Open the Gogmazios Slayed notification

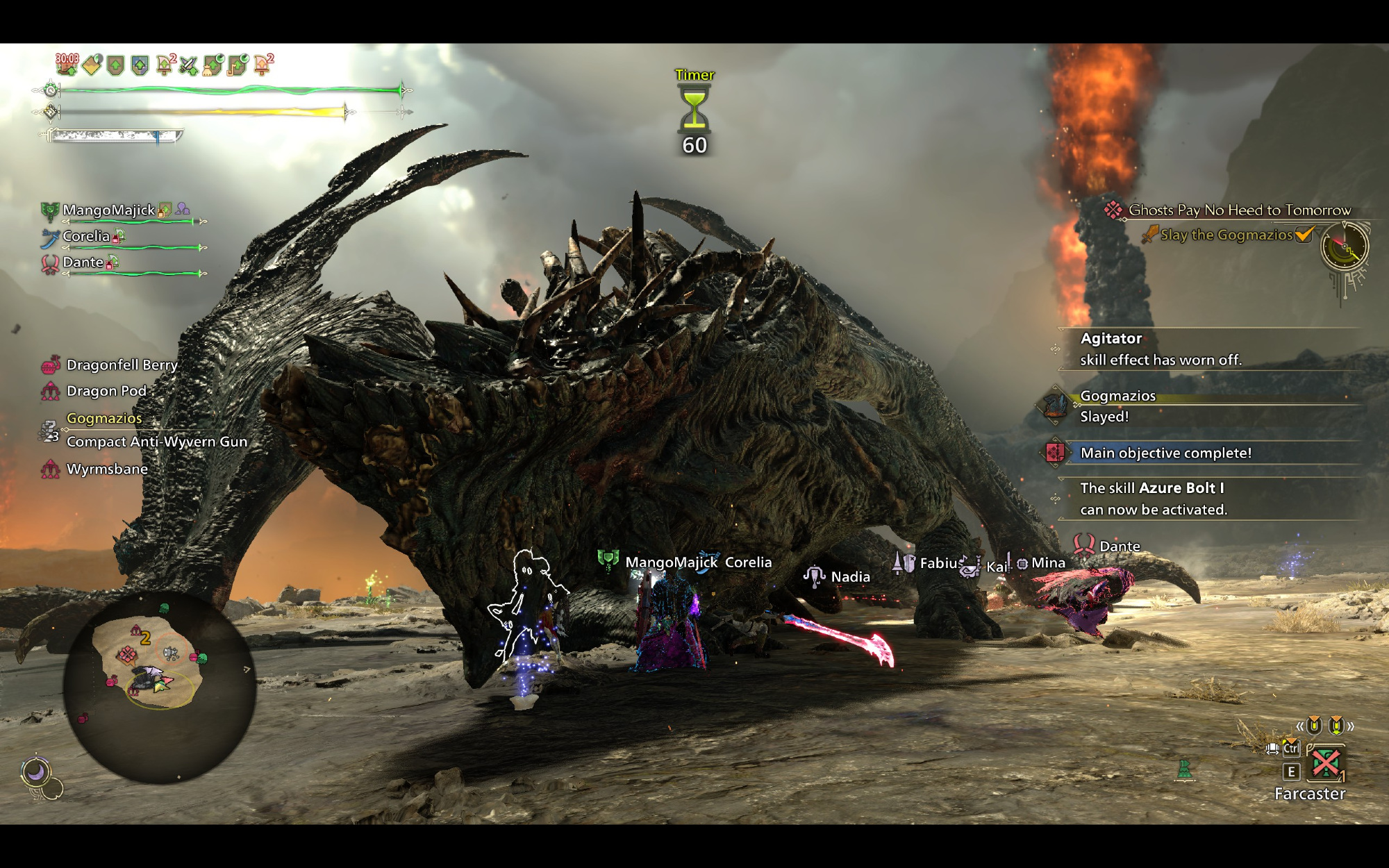1118,406
